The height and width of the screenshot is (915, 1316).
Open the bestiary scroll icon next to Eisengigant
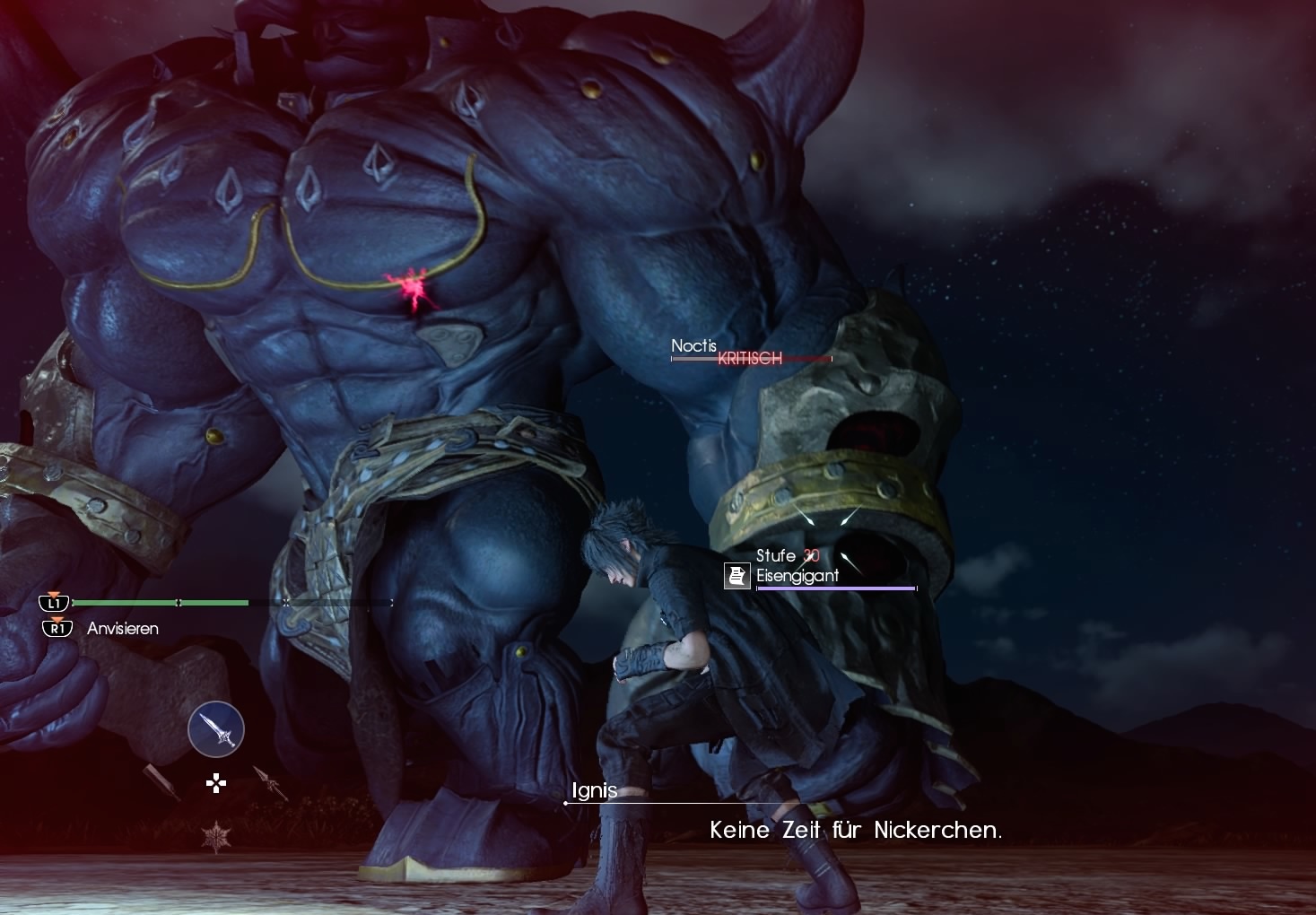(x=736, y=575)
